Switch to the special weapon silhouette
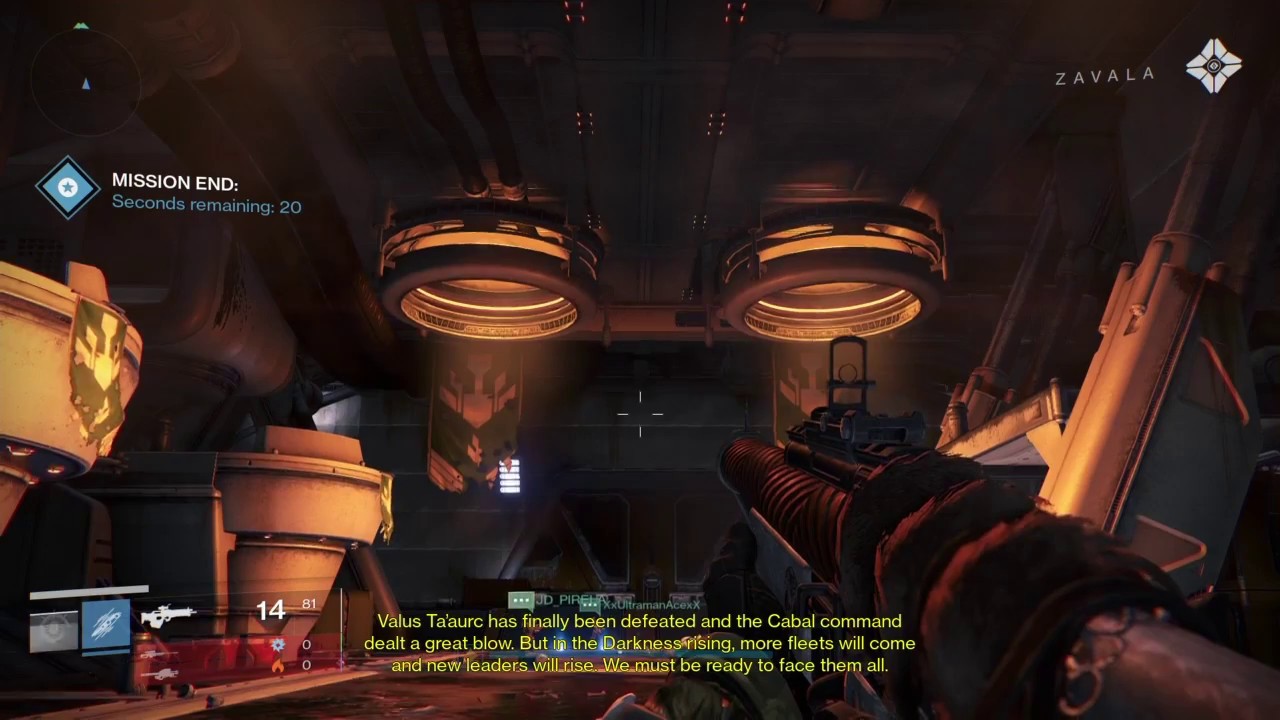This screenshot has width=1280, height=720. (x=158, y=653)
